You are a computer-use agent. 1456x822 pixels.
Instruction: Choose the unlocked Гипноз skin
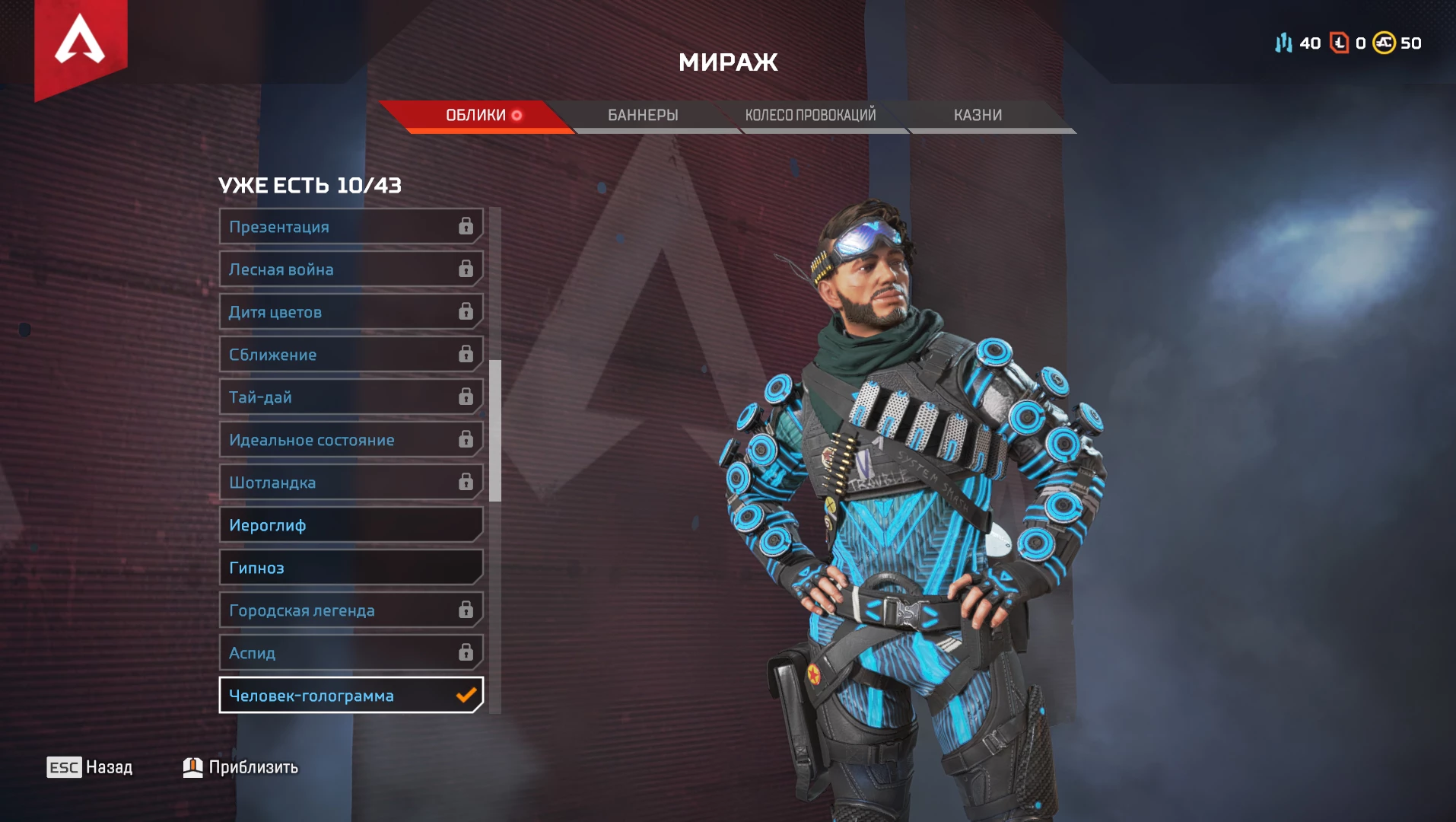click(351, 568)
